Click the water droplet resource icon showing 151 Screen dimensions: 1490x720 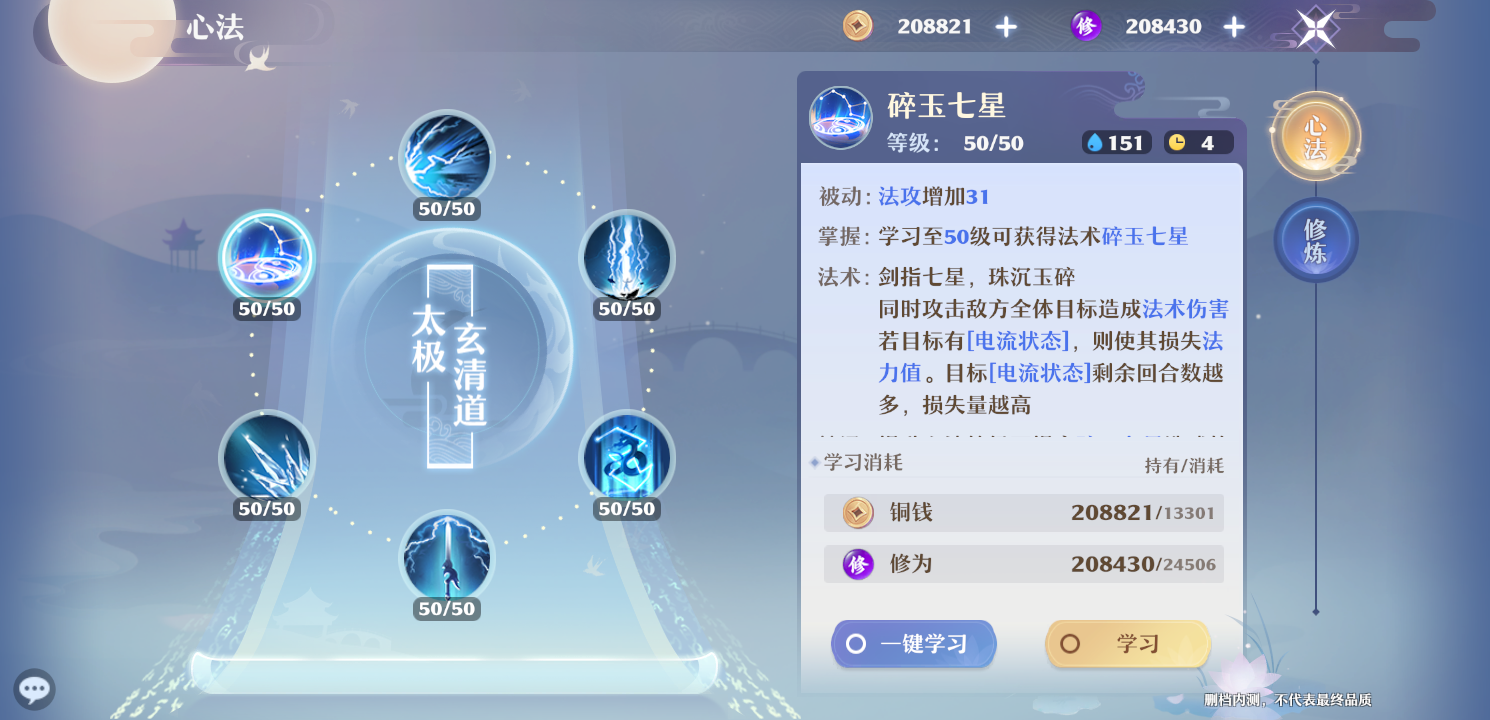[1098, 142]
